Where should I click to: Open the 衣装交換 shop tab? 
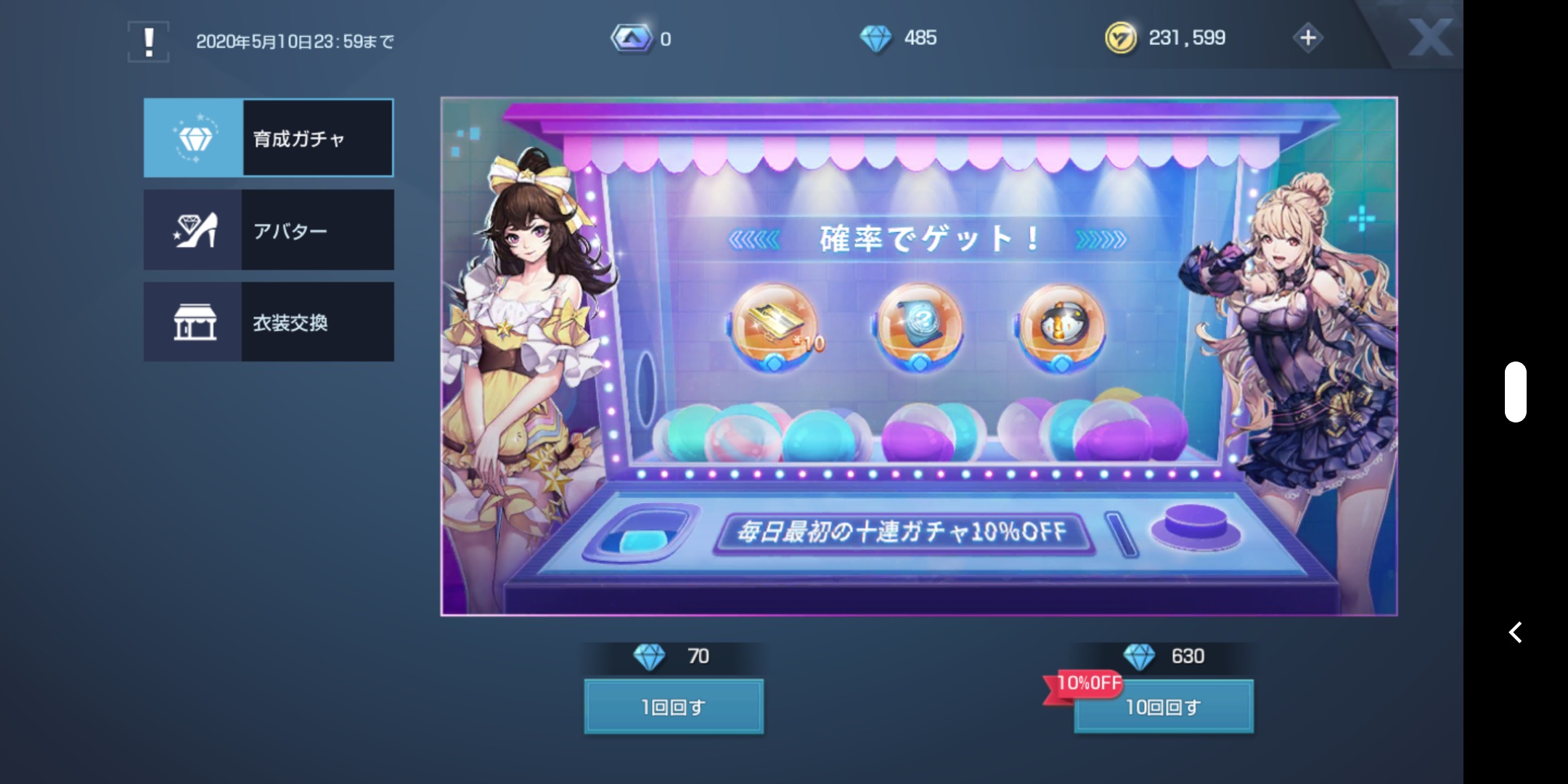tap(269, 322)
